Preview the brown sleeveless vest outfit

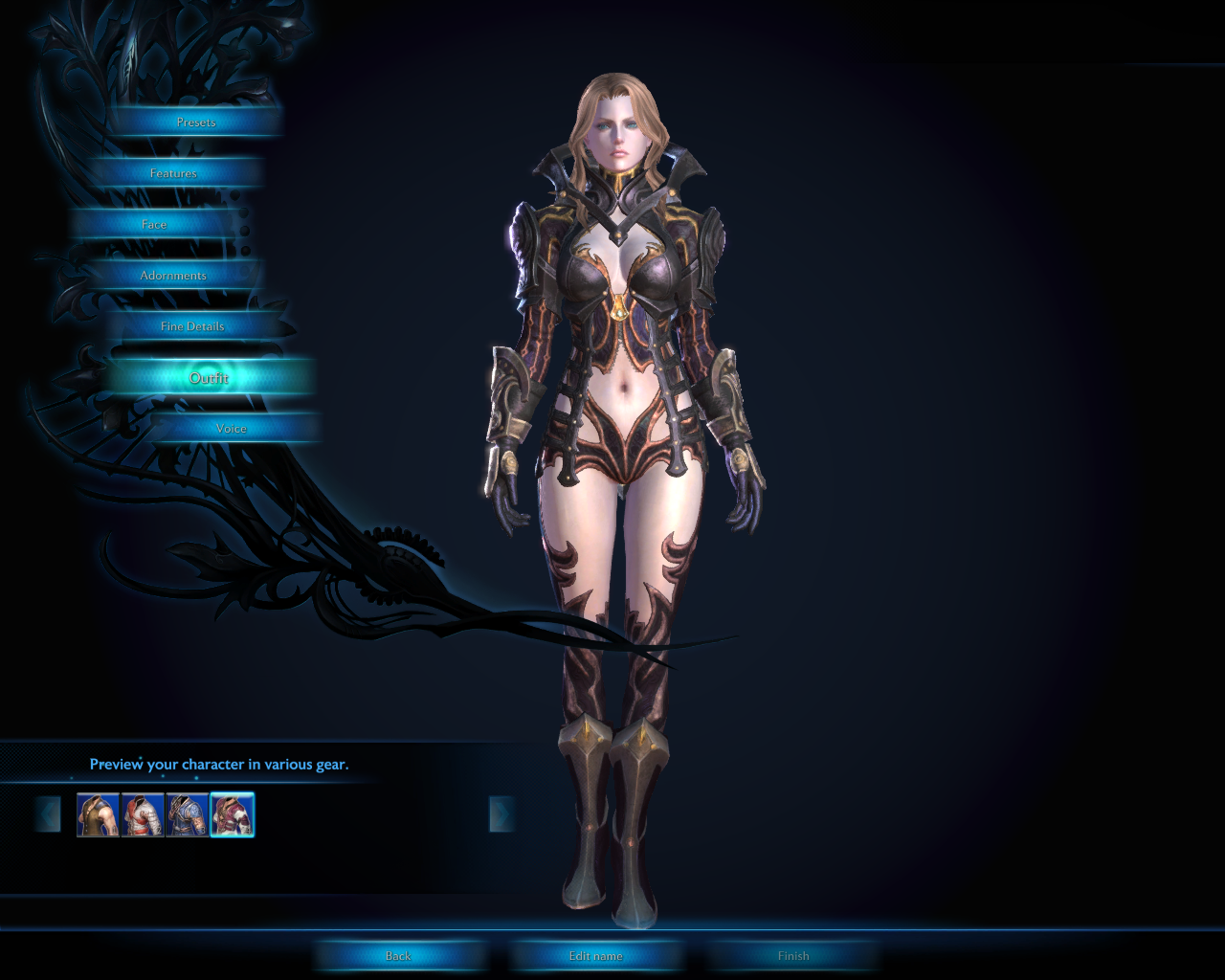(98, 815)
